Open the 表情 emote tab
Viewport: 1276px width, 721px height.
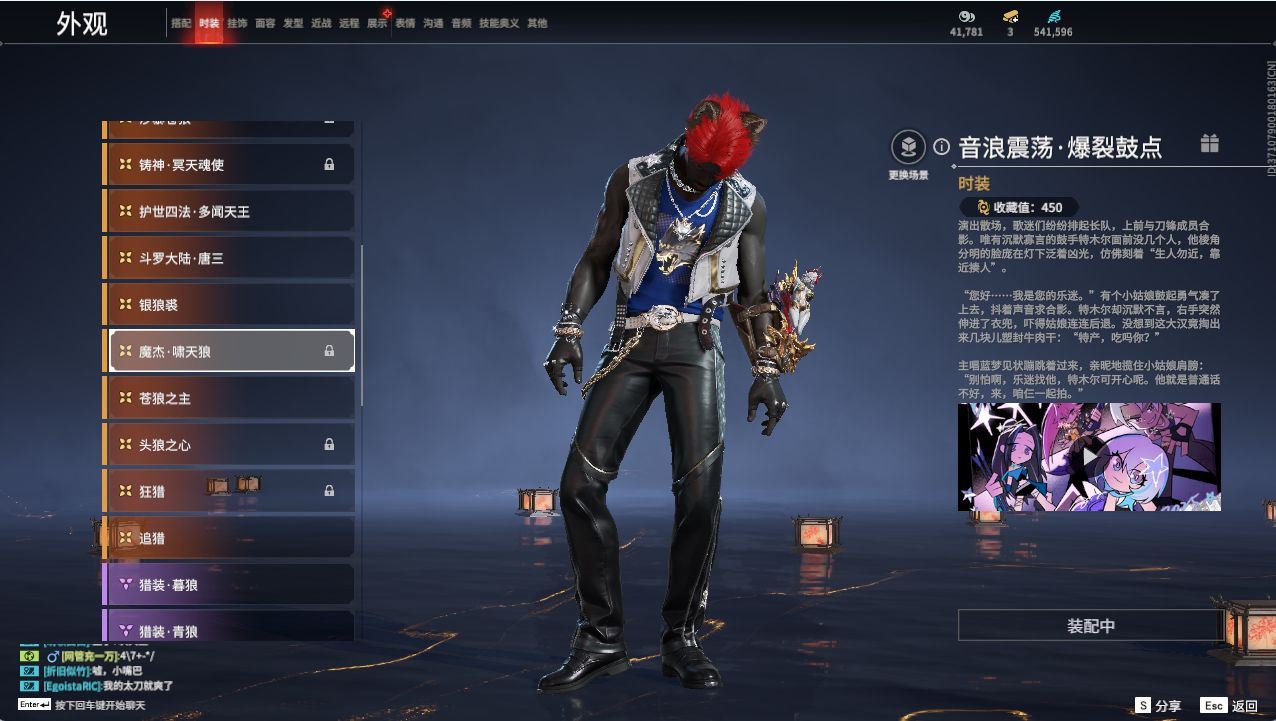click(405, 23)
